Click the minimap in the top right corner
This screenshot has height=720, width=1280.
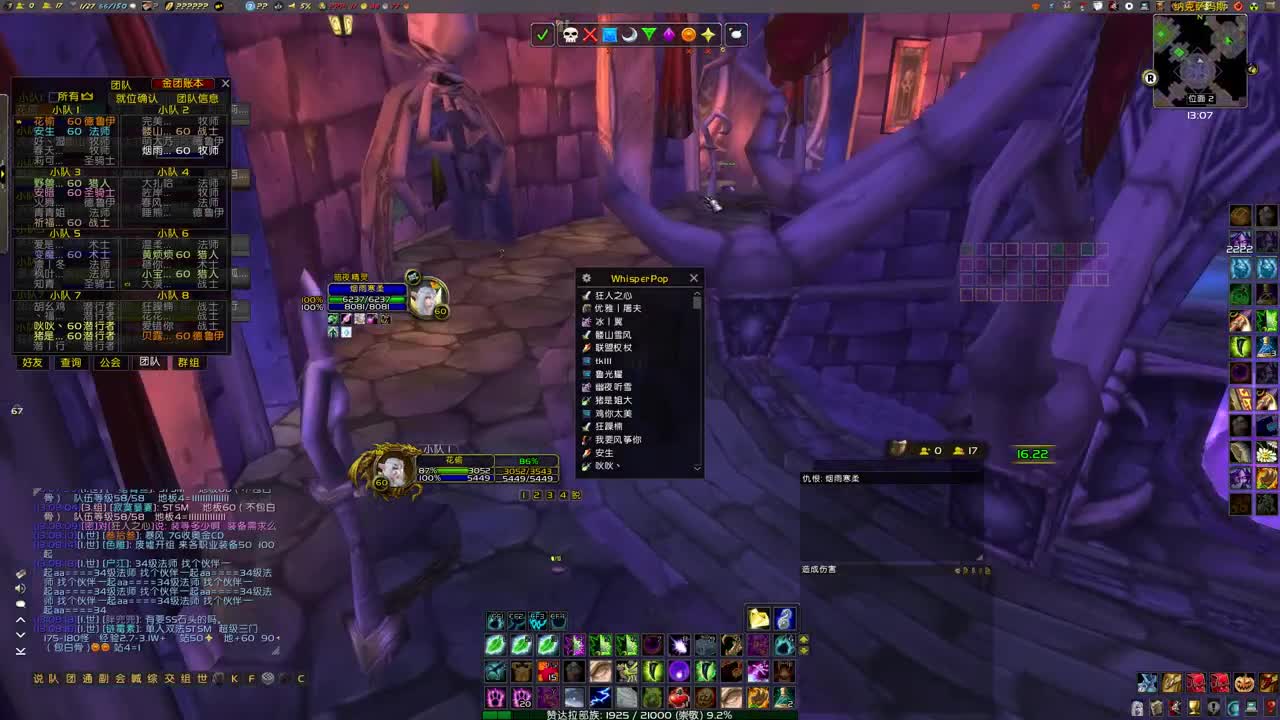(x=1200, y=60)
